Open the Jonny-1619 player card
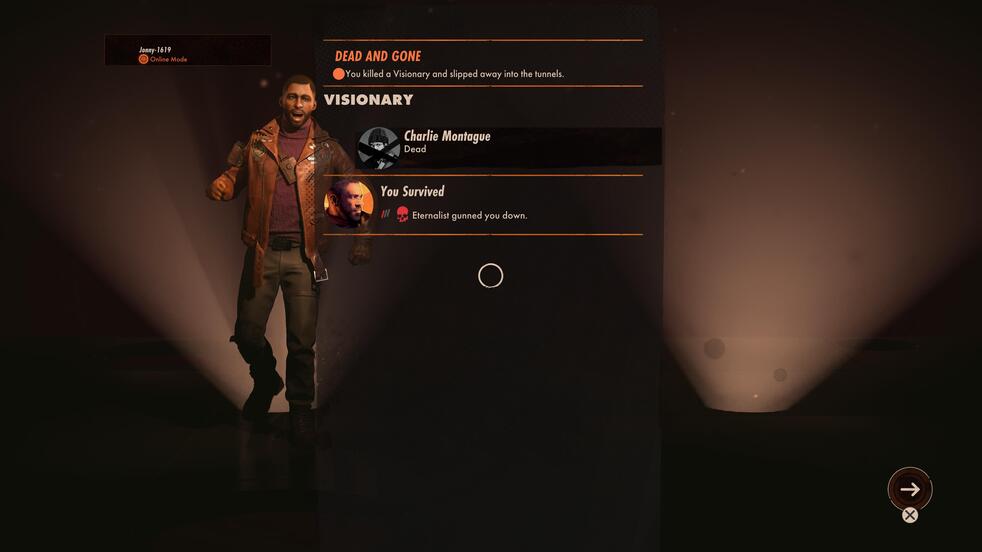Image resolution: width=982 pixels, height=552 pixels. pos(187,51)
